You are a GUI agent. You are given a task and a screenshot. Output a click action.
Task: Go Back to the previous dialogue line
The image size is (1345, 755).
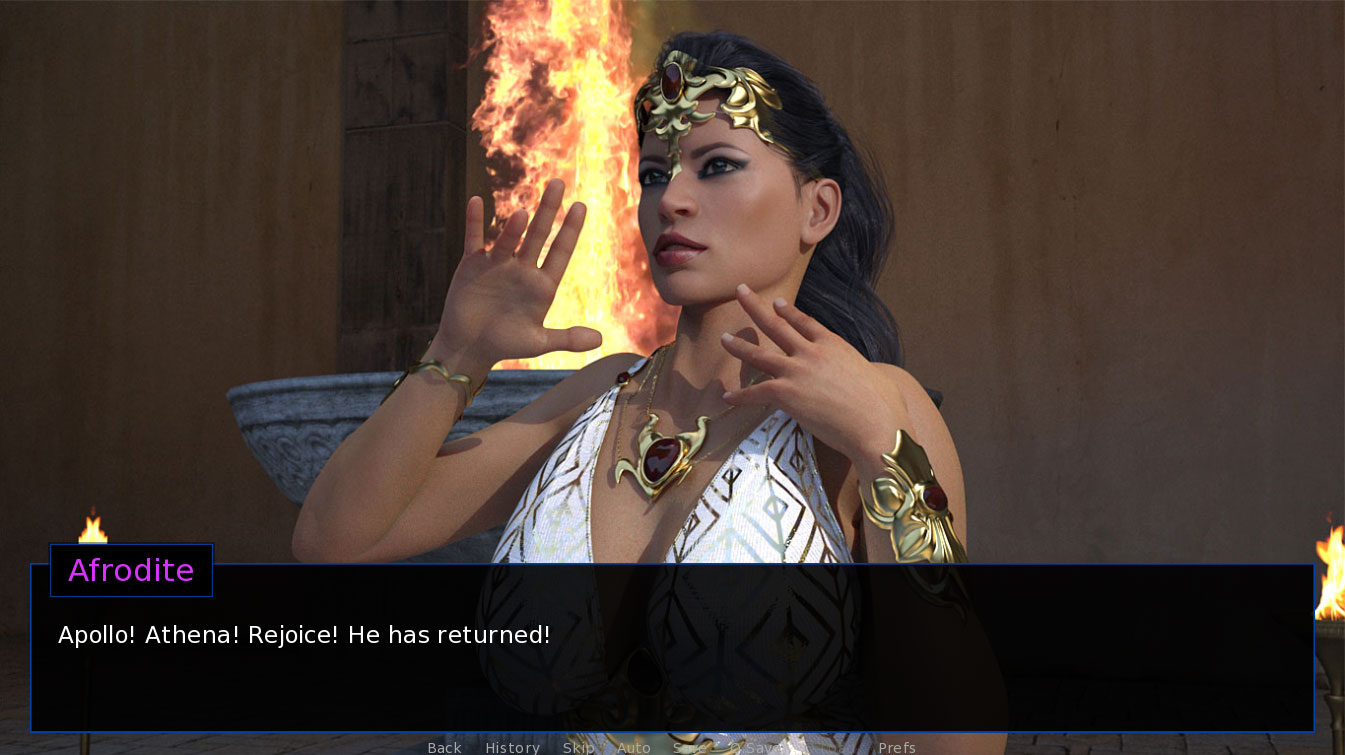[x=444, y=747]
